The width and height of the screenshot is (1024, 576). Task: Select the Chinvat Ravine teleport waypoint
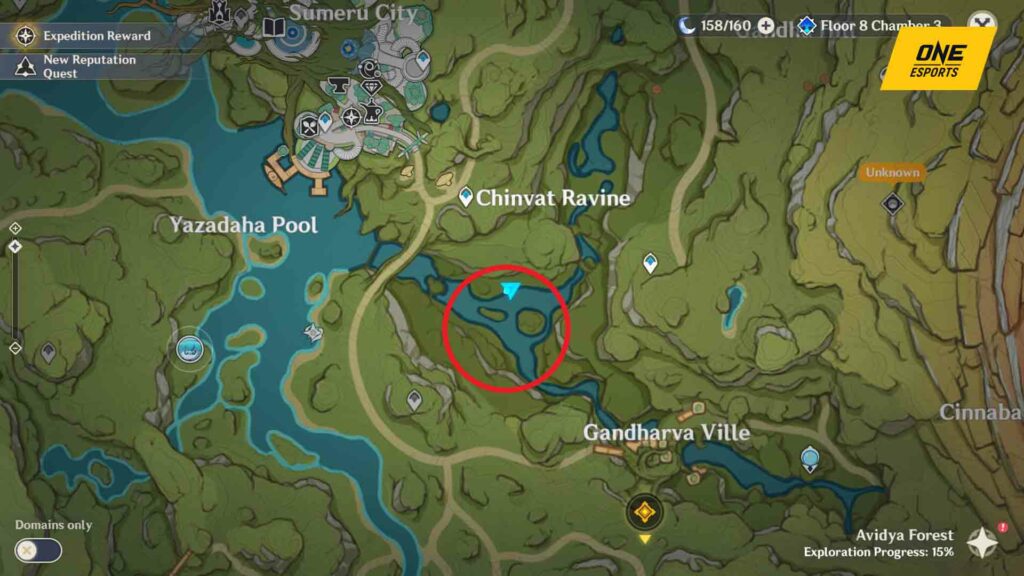pyautogui.click(x=465, y=197)
